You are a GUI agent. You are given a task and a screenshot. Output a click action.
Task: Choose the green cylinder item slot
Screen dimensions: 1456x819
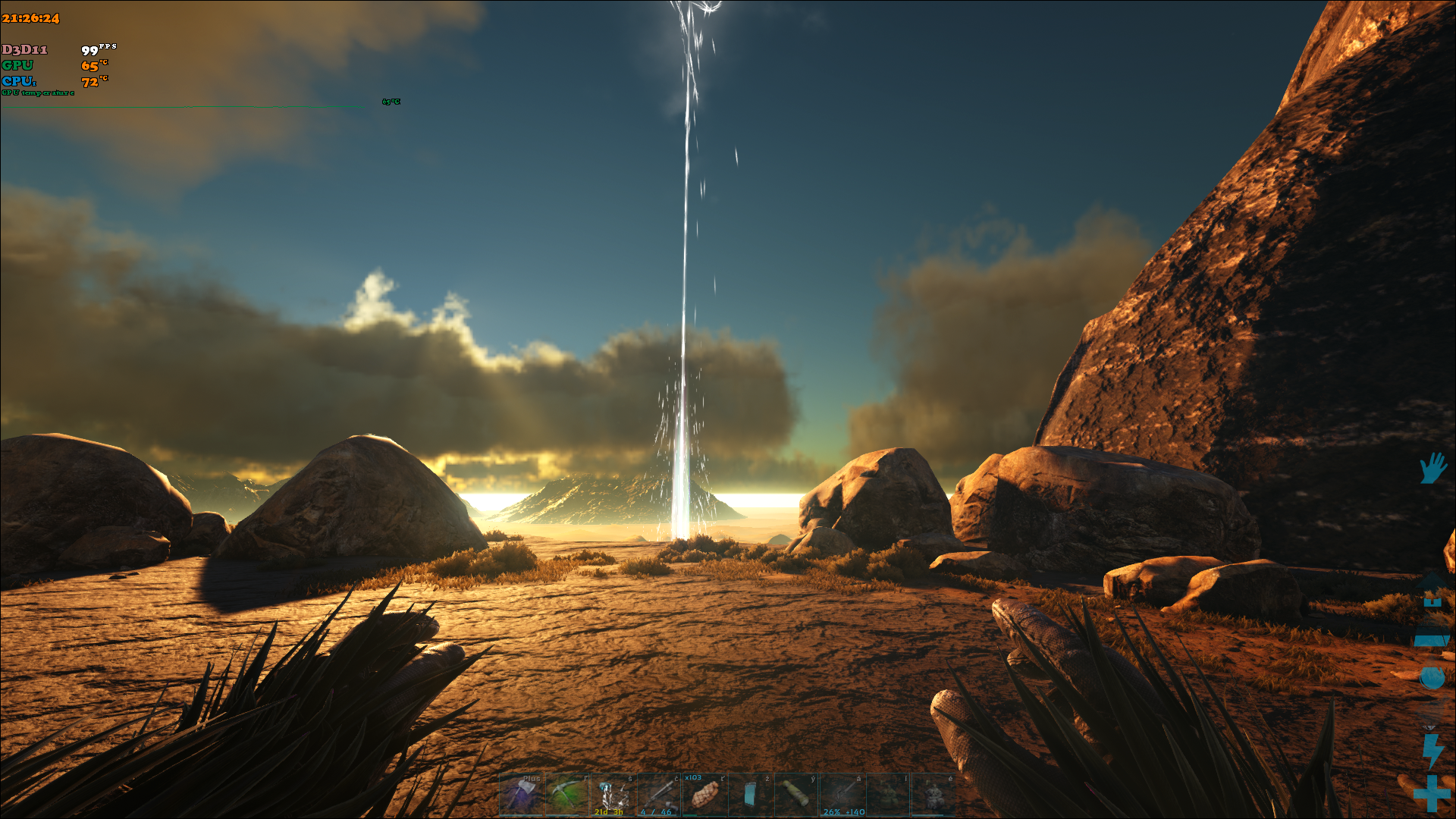pos(795,795)
